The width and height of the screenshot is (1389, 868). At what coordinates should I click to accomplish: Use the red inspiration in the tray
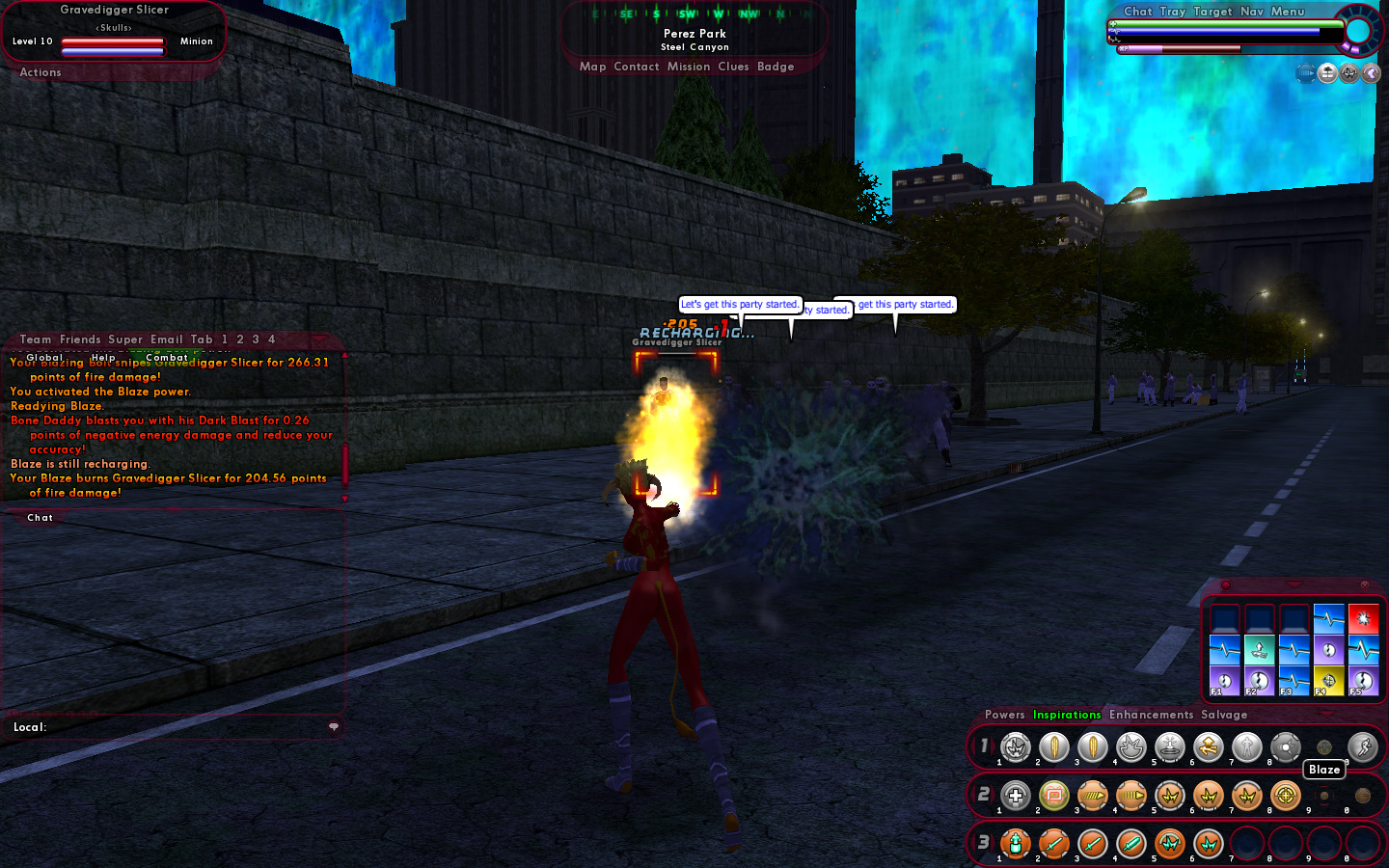click(1363, 618)
